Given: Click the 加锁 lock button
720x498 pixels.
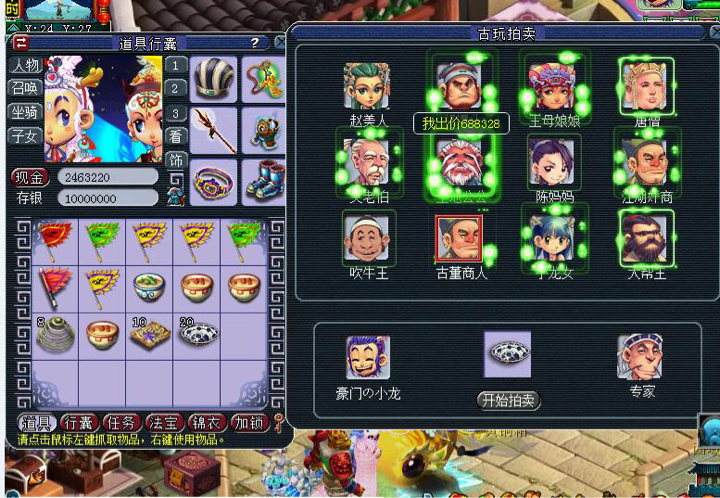Looking at the screenshot, I should (x=249, y=422).
